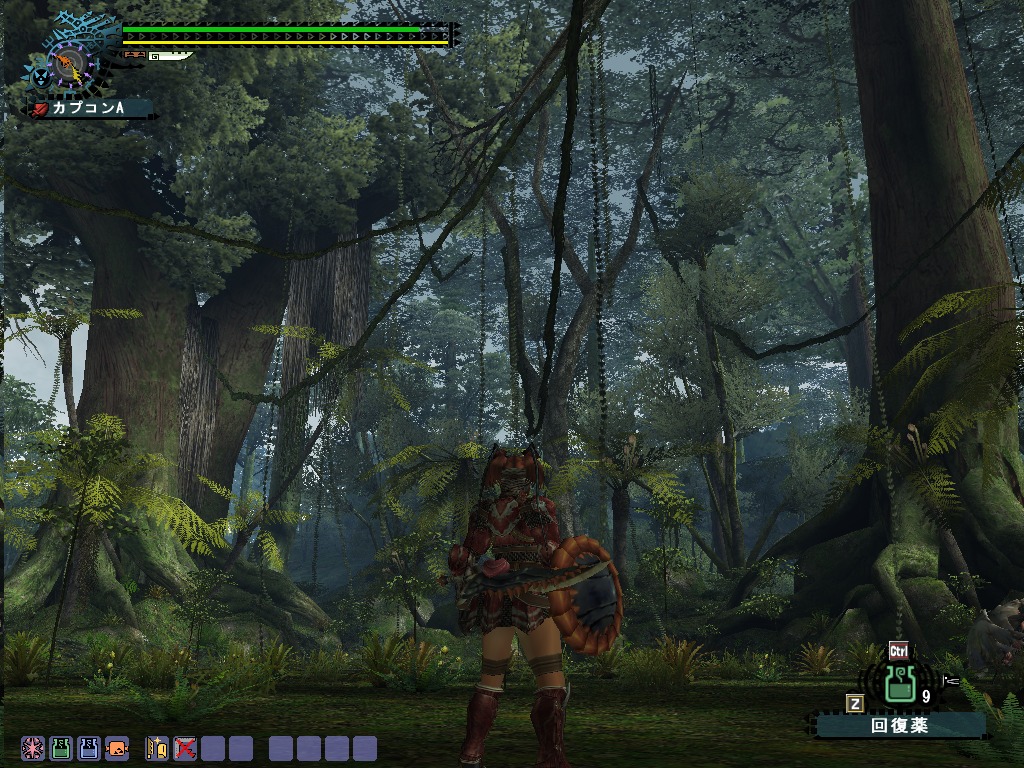This screenshot has width=1024, height=768.
Task: Click the red crossed-out shortcut icon
Action: (185, 748)
